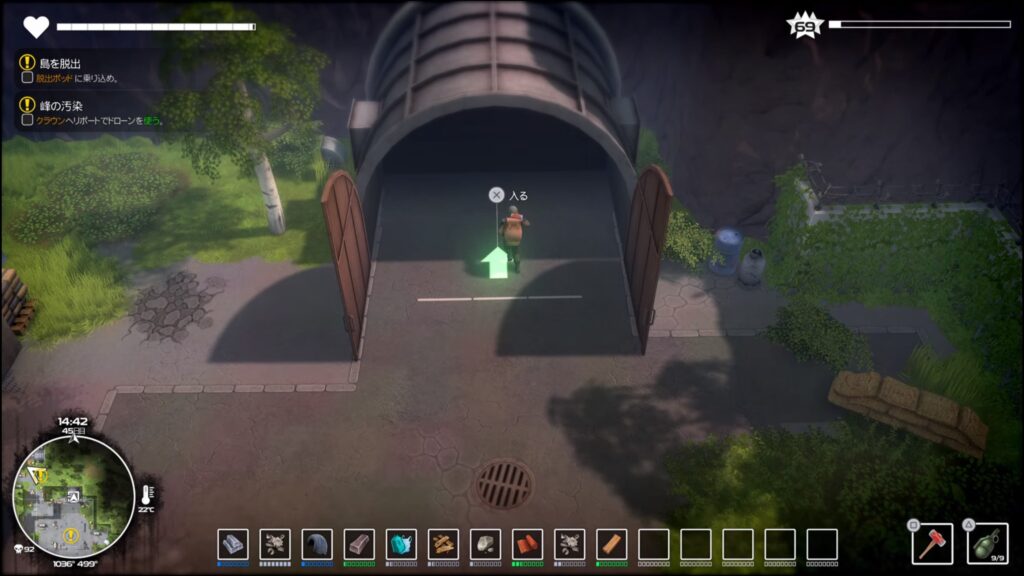Select the silver metal ingots hotbar slot
The image size is (1024, 576).
pyautogui.click(x=233, y=544)
